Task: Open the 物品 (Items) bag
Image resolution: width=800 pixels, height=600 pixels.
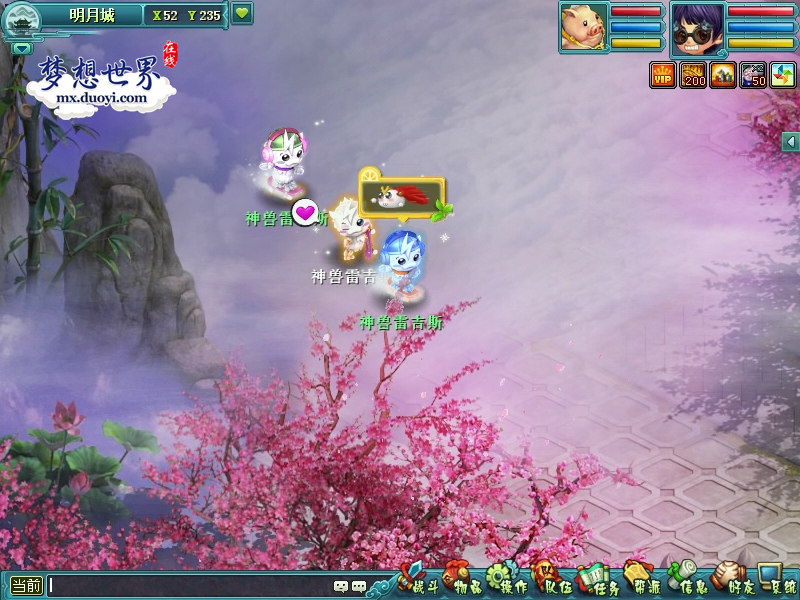Action: tap(466, 580)
